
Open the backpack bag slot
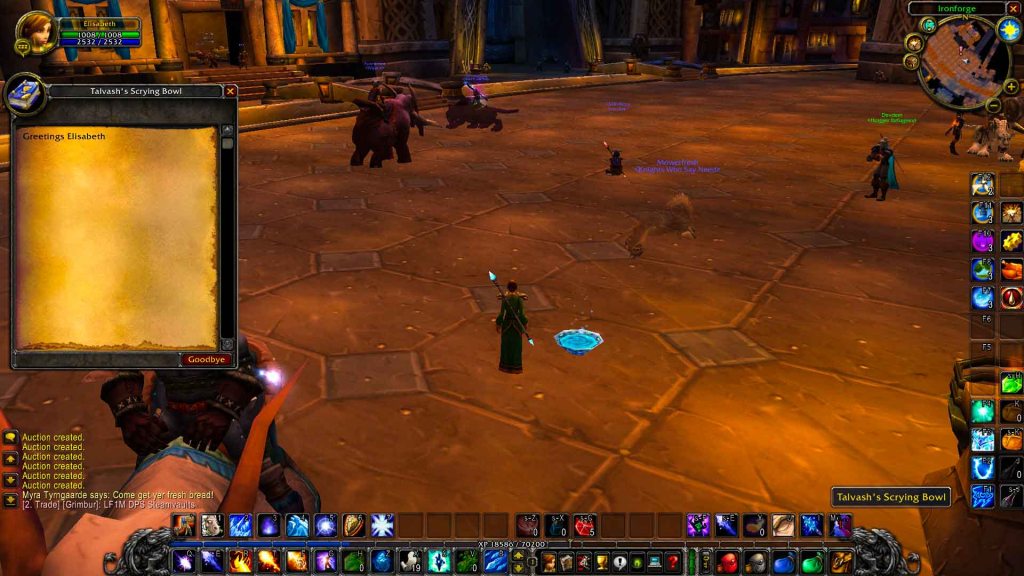[x=841, y=561]
